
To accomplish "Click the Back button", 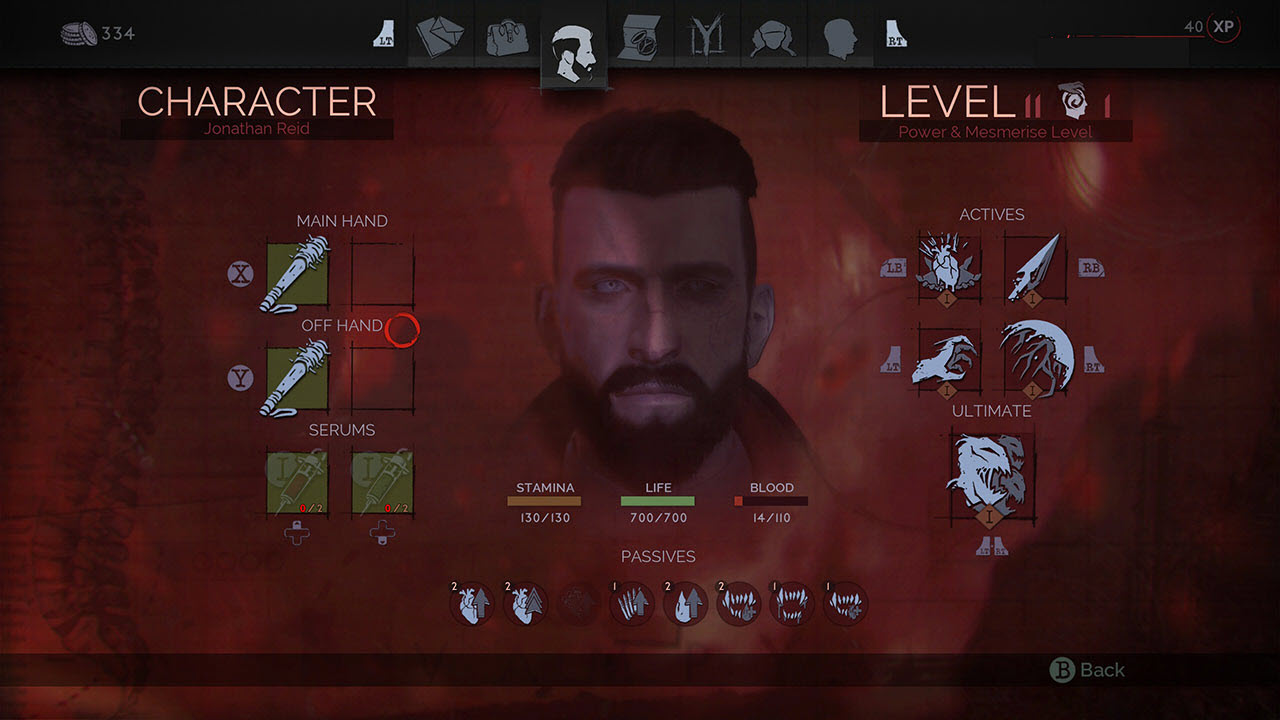I will [x=1090, y=670].
